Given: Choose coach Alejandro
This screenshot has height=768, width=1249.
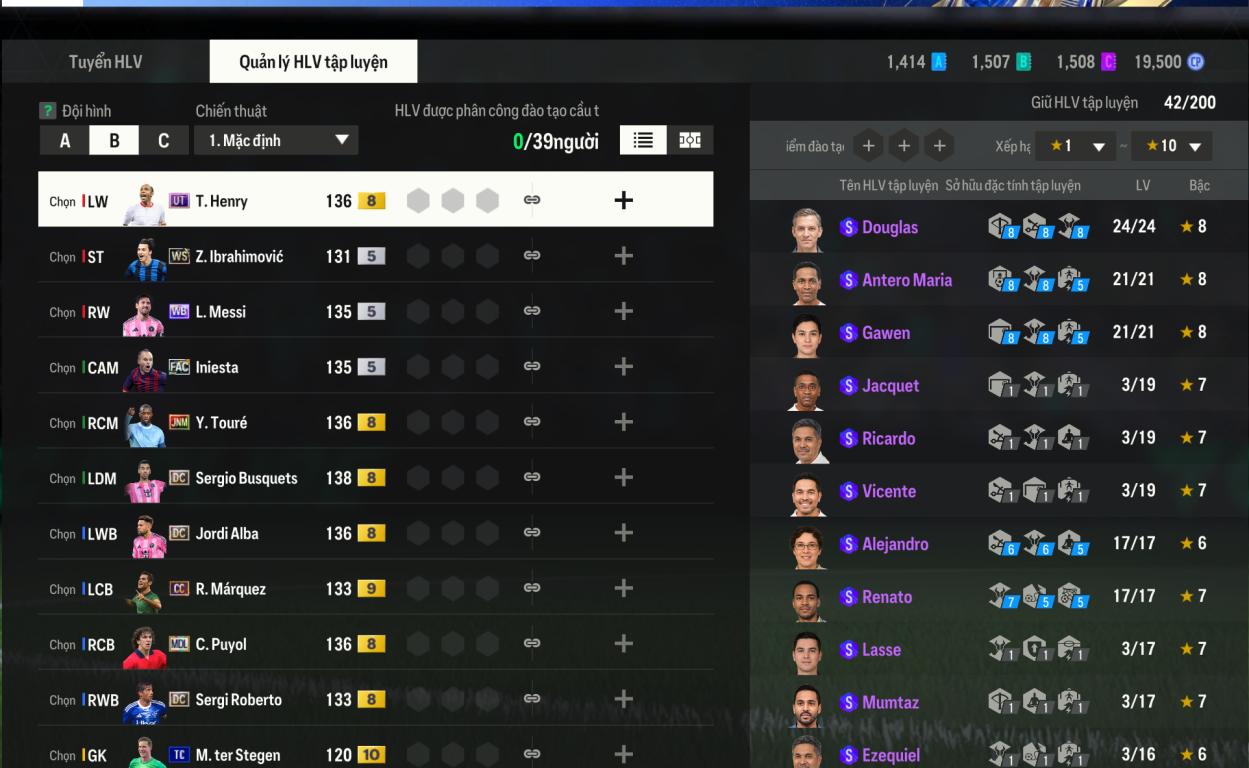Looking at the screenshot, I should tap(894, 544).
